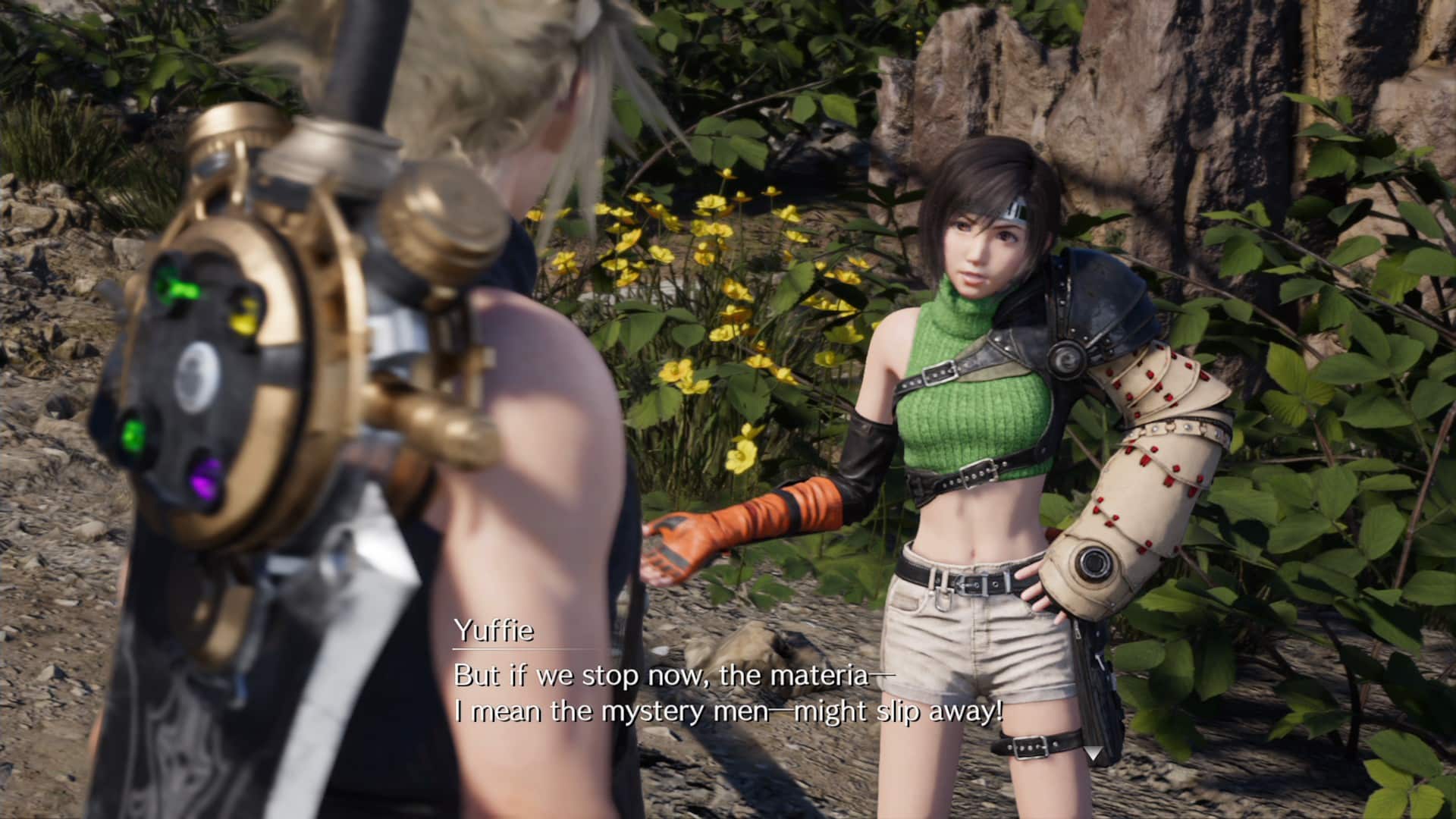Click the dialogue advance arrow
Viewport: 1456px width, 819px height.
pos(1093,753)
